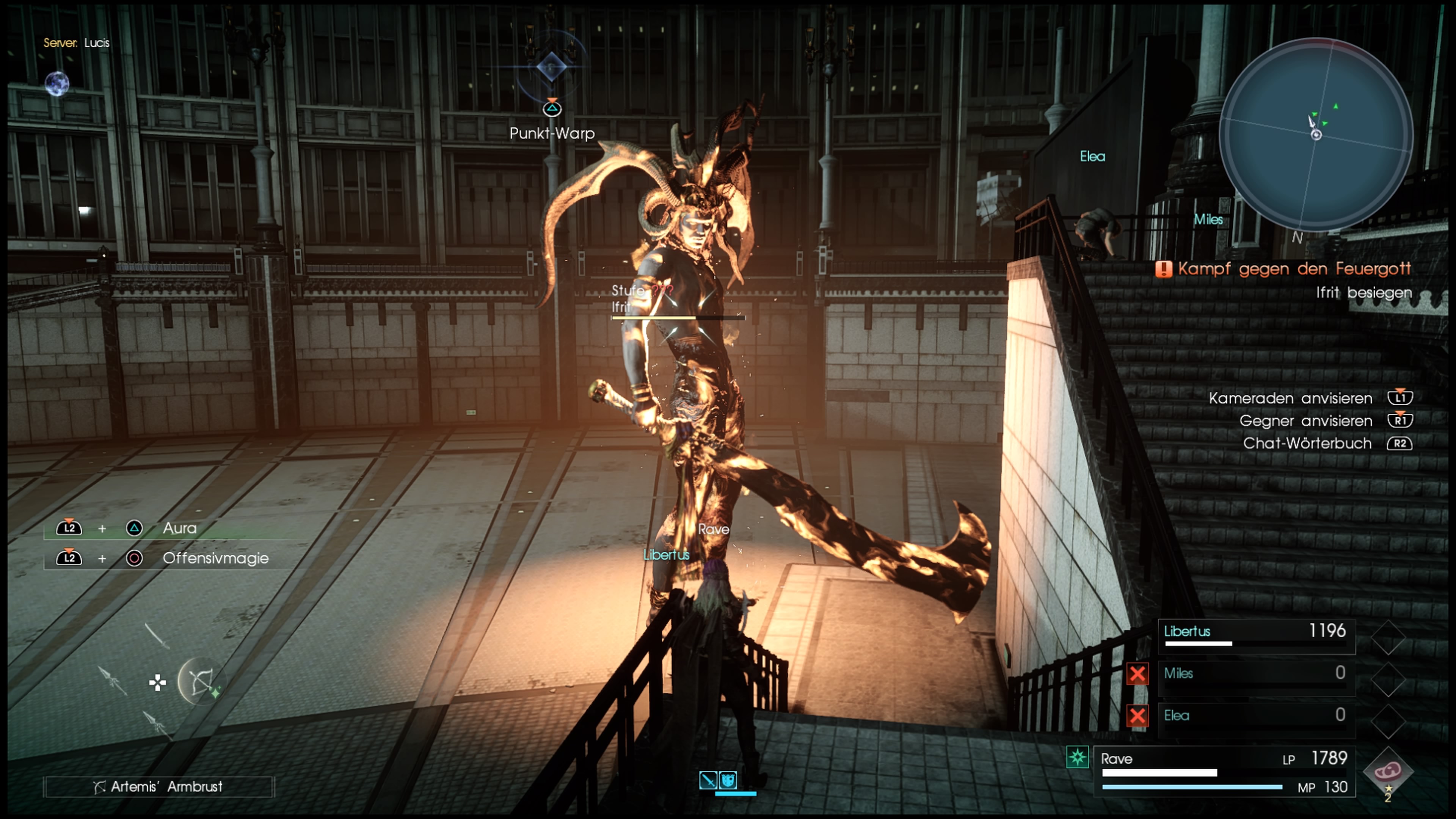Click the orange exclamation quest alert icon
This screenshot has height=819, width=1456.
coord(1164,270)
